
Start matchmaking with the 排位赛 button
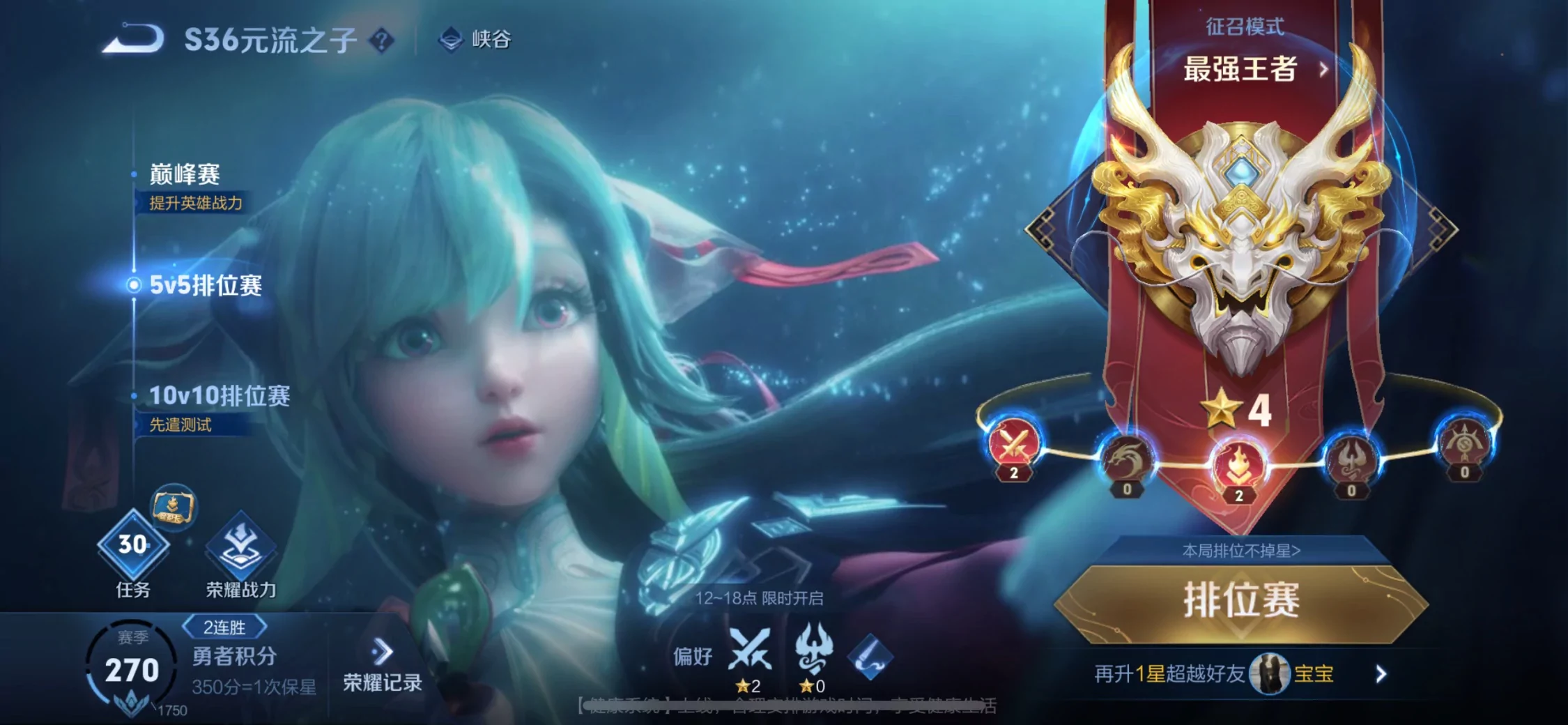pos(1241,602)
